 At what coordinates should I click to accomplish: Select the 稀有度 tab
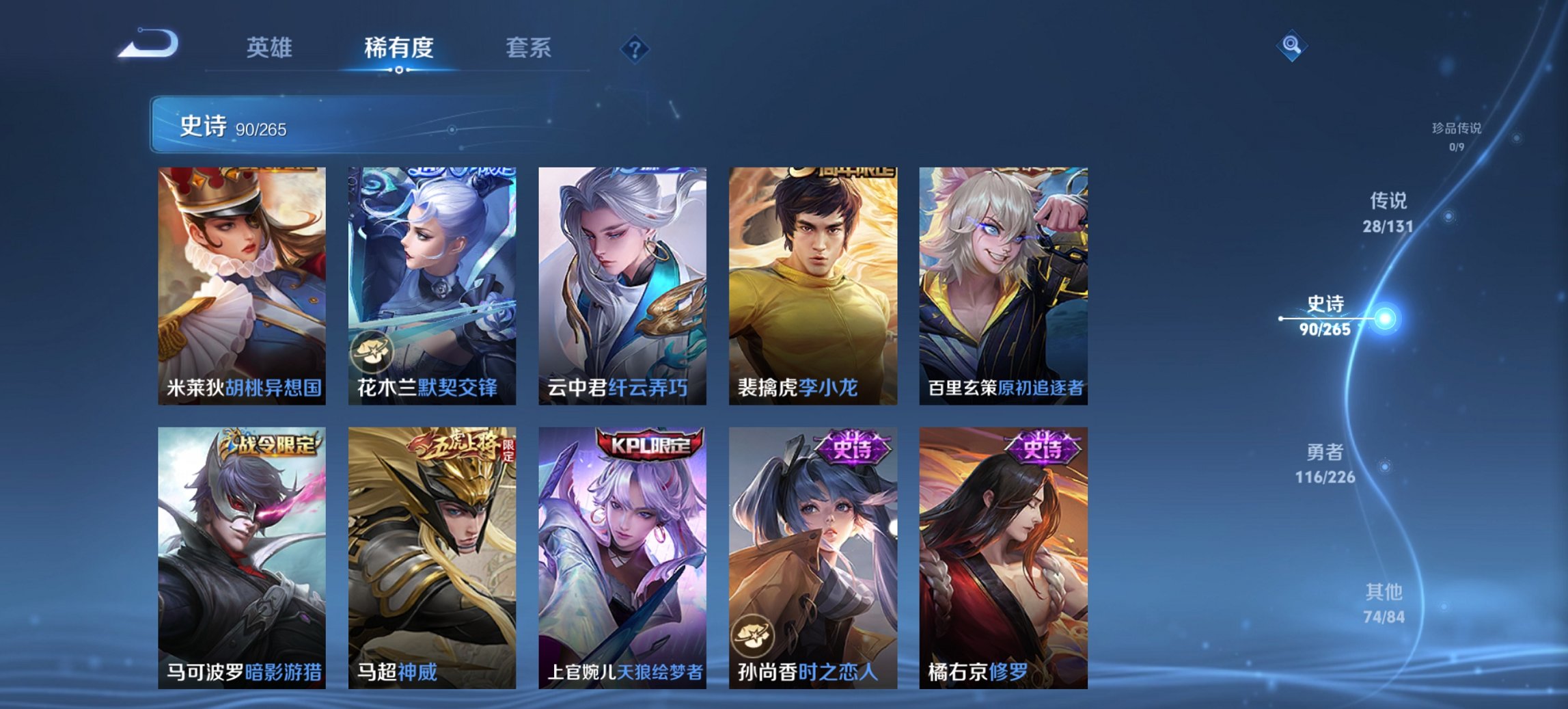pos(399,48)
